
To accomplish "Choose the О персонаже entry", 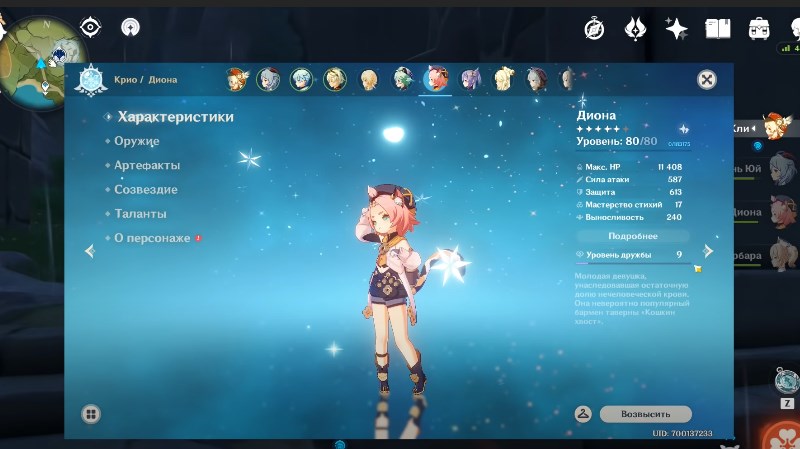I will [153, 238].
